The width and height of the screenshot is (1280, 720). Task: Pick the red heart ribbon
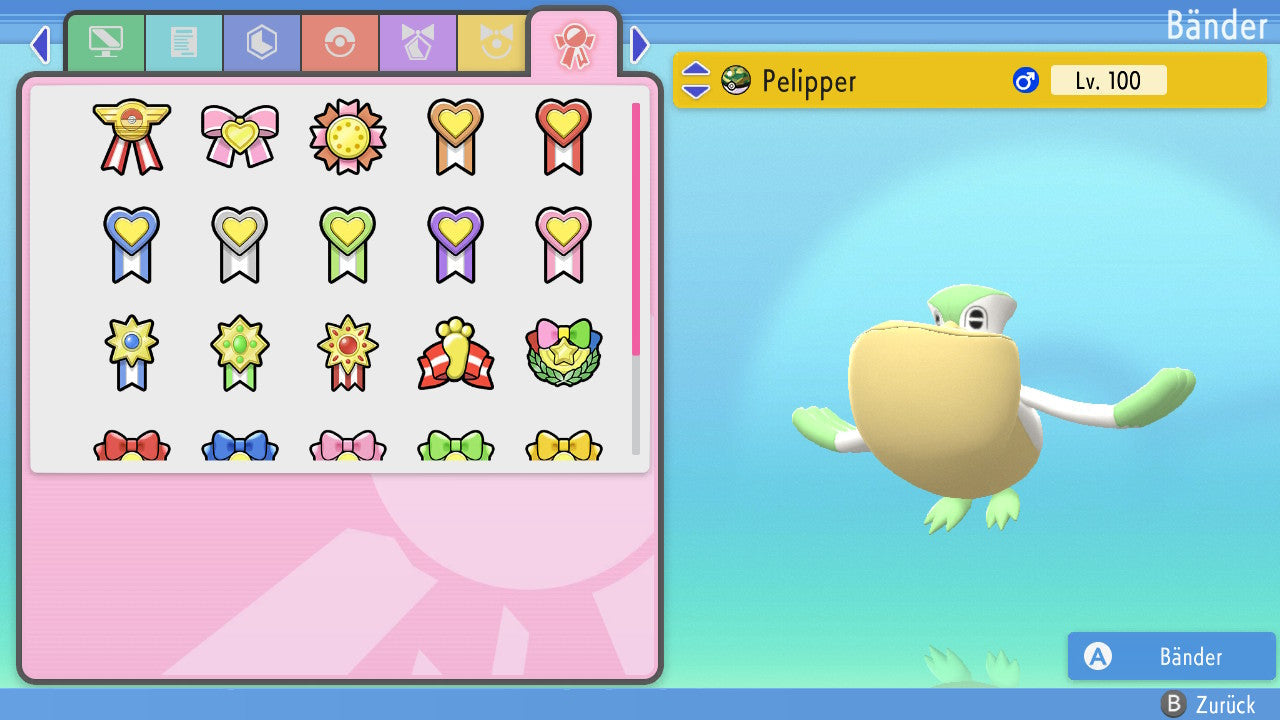[563, 135]
